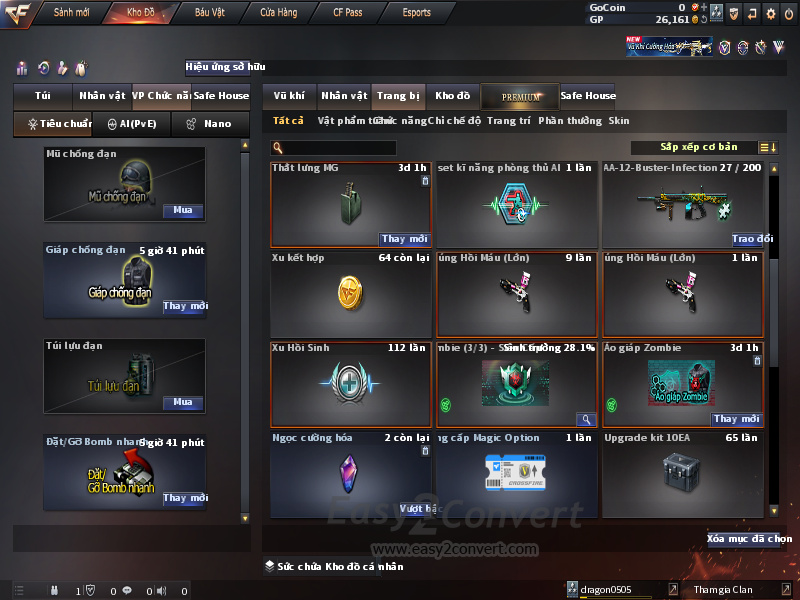Close the game with the X button
800x600 pixels.
click(788, 13)
